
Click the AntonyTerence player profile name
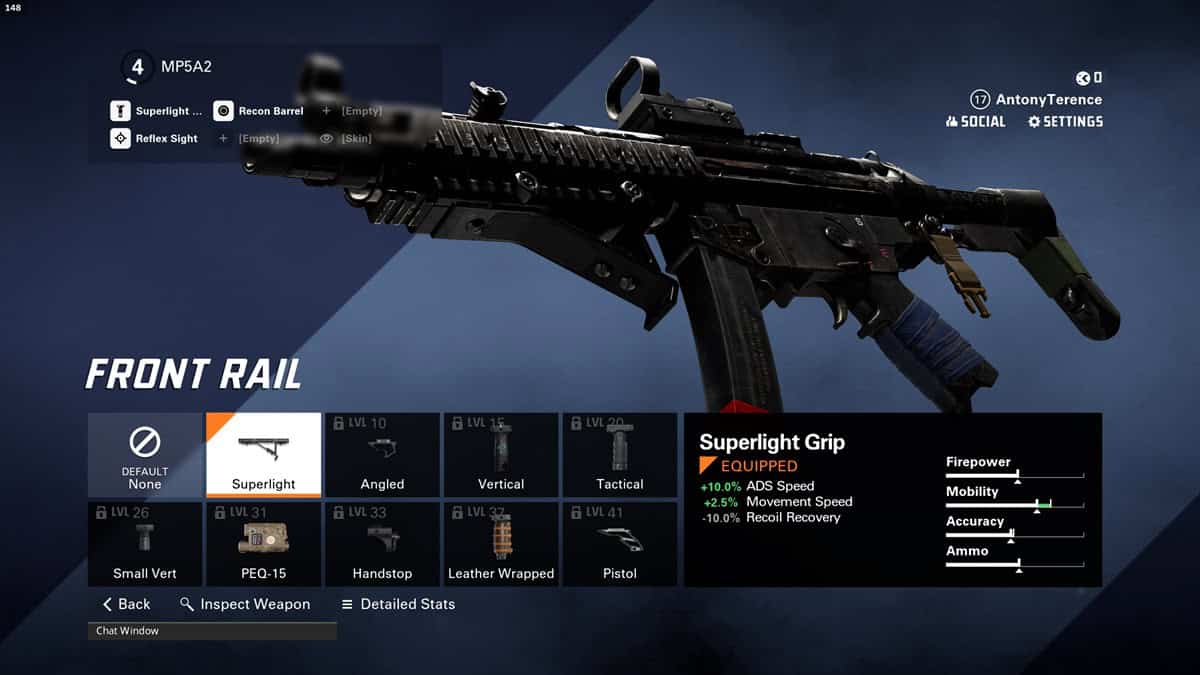coord(1048,100)
